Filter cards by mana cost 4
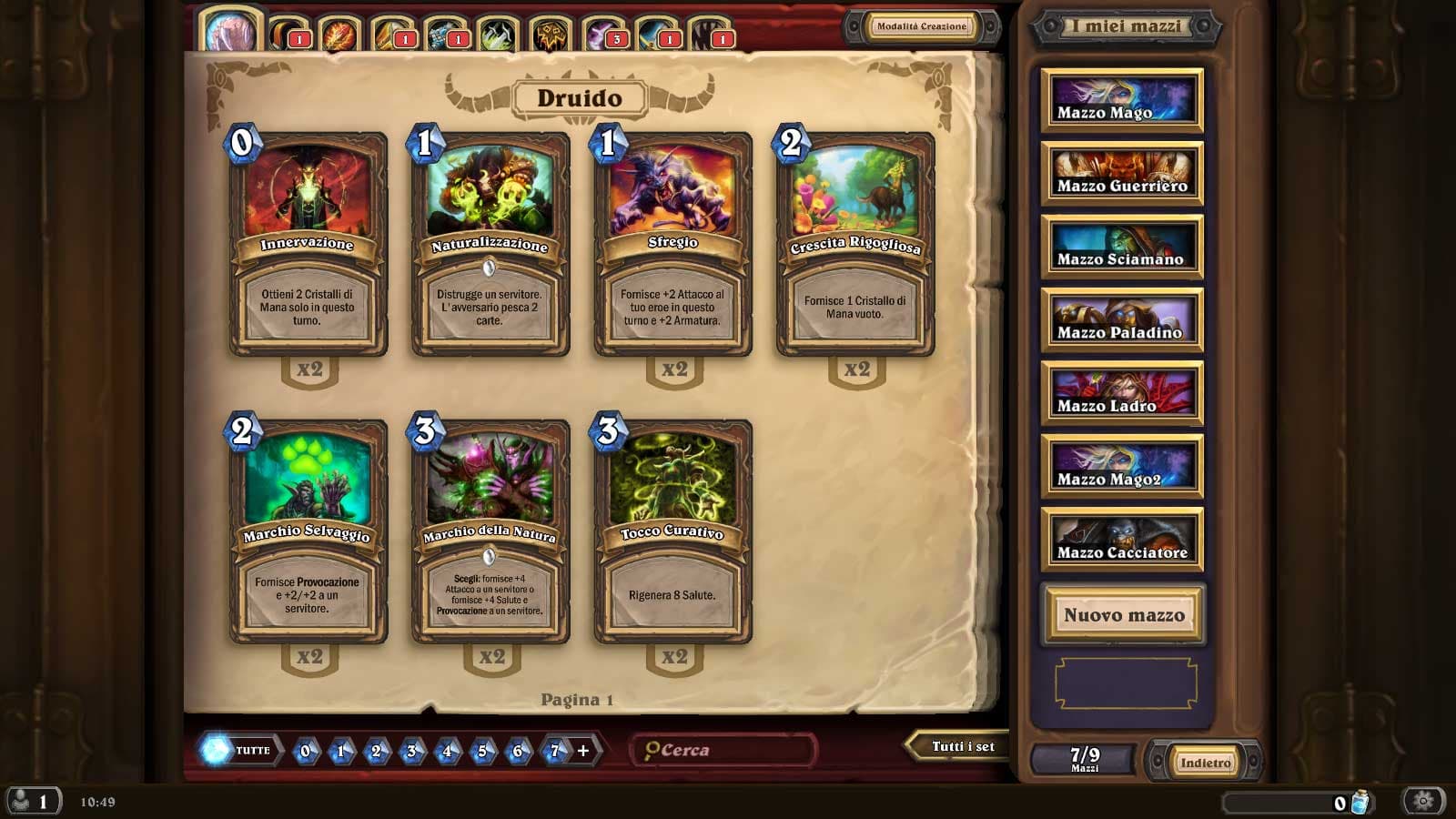 pyautogui.click(x=447, y=751)
